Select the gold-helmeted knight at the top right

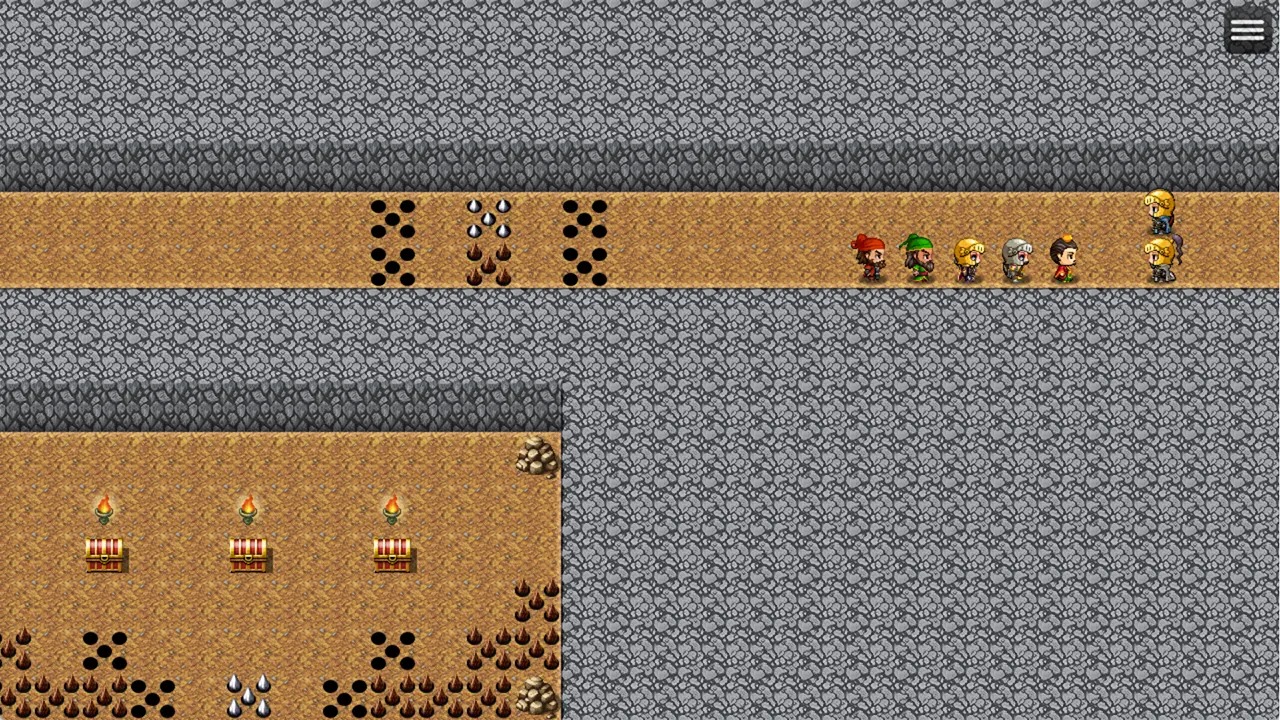click(x=1160, y=208)
